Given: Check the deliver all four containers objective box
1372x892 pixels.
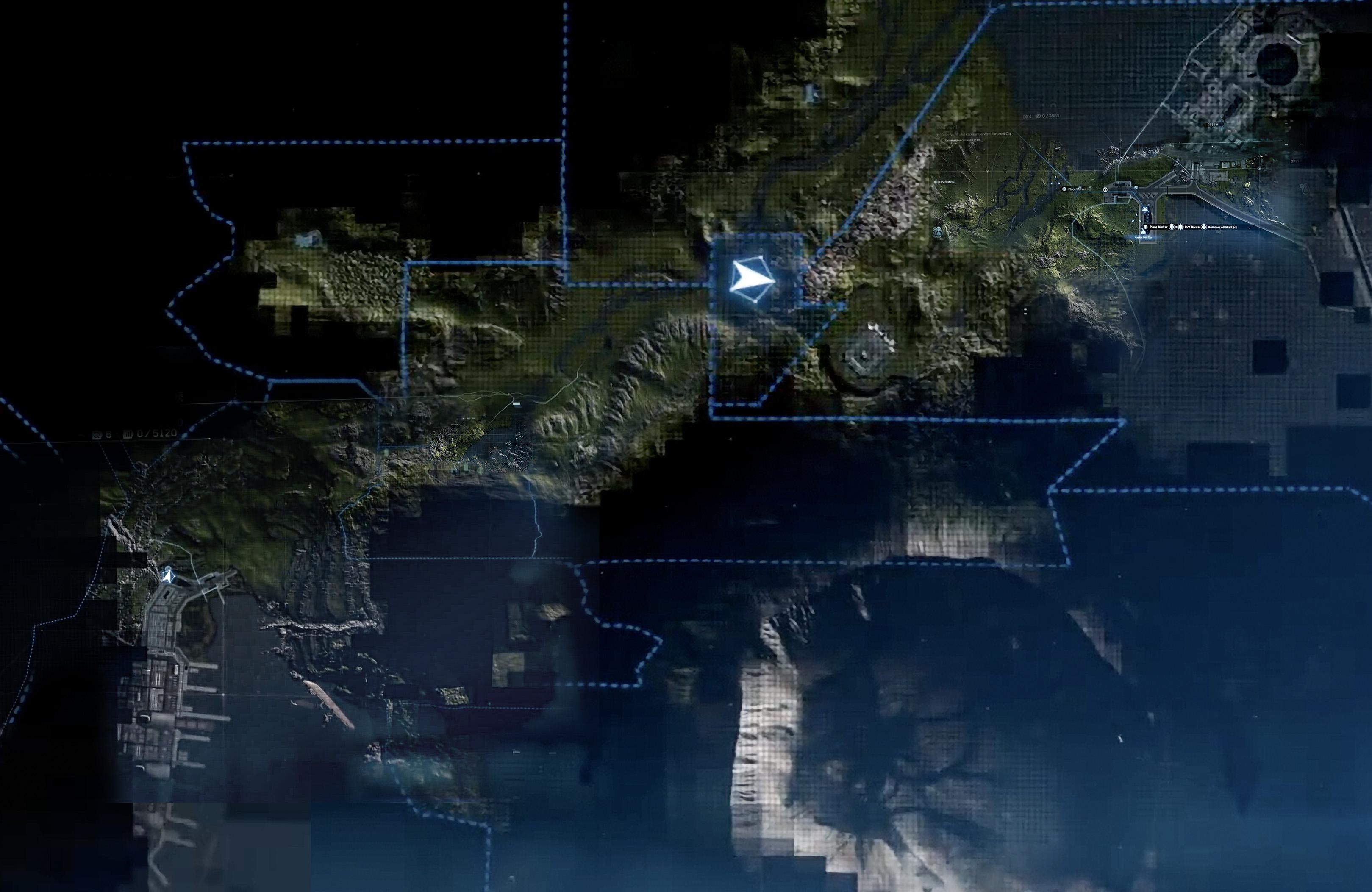Looking at the screenshot, I should pyautogui.click(x=942, y=141).
